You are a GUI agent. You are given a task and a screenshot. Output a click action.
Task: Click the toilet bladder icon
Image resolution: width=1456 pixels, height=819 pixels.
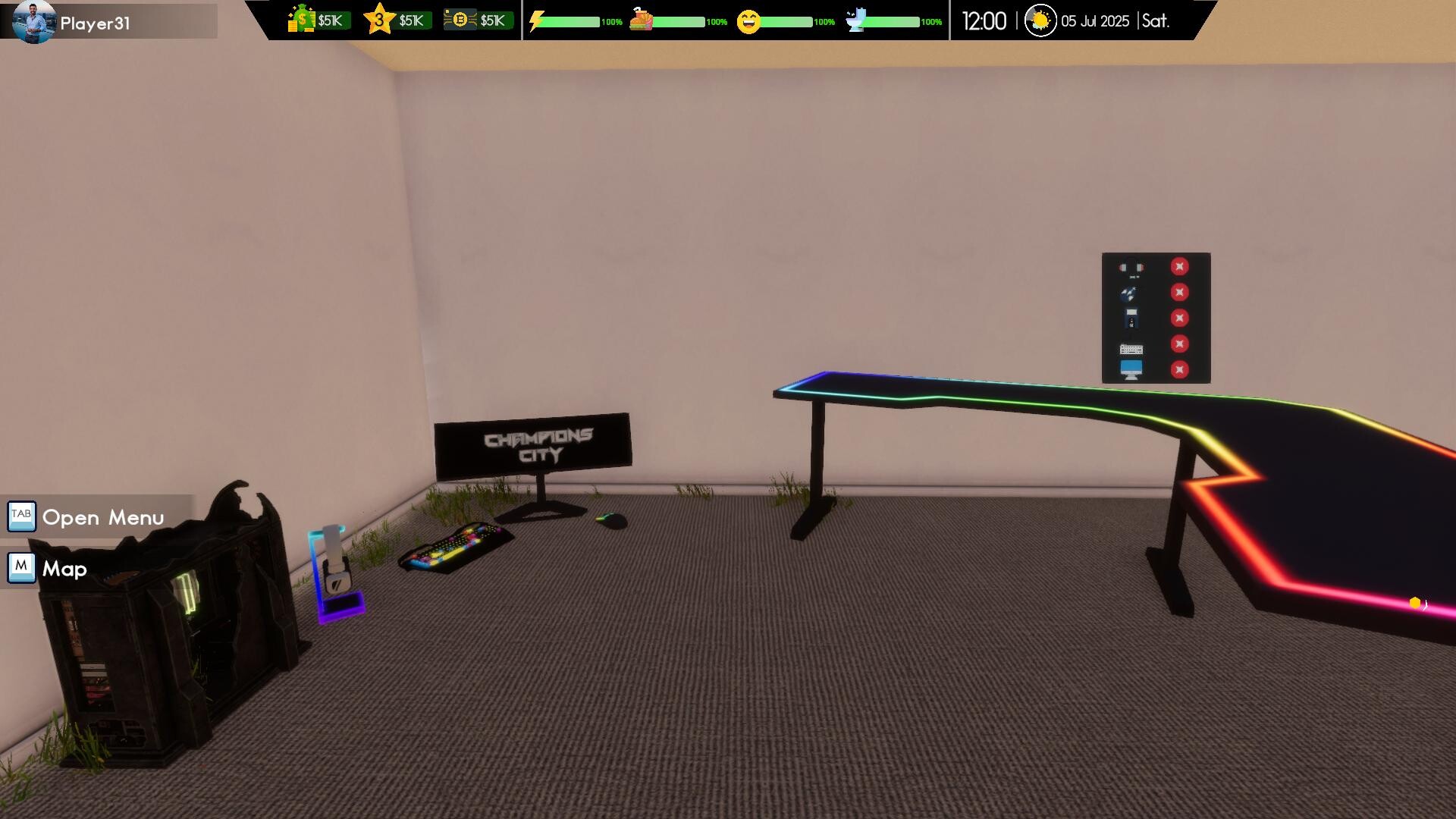(856, 20)
